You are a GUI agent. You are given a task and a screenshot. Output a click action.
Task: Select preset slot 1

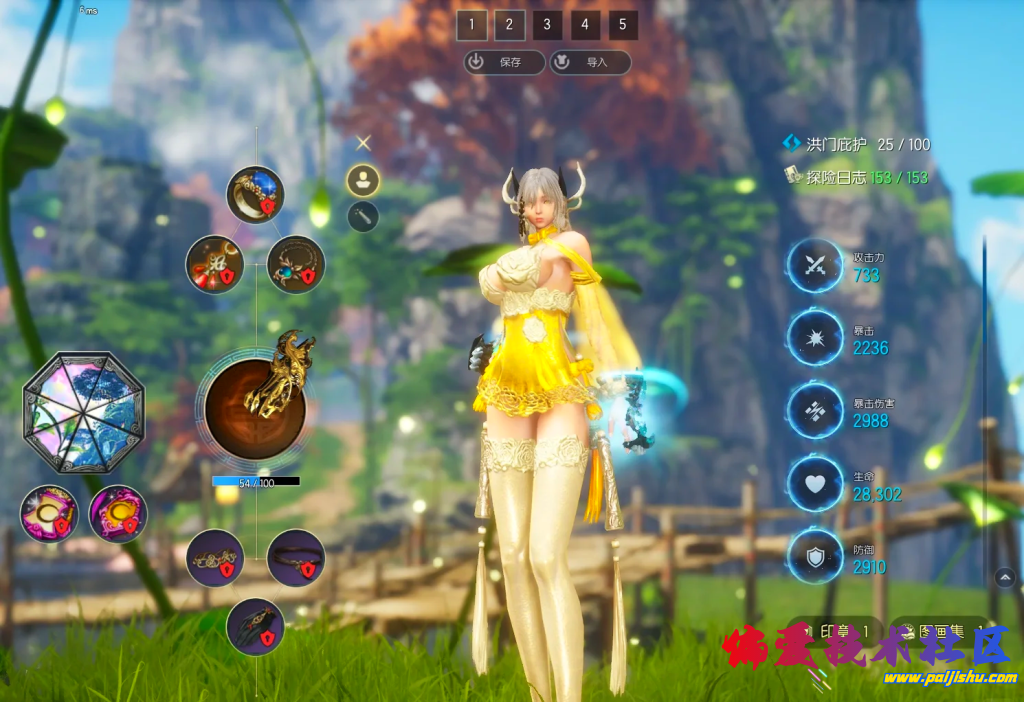pos(471,25)
